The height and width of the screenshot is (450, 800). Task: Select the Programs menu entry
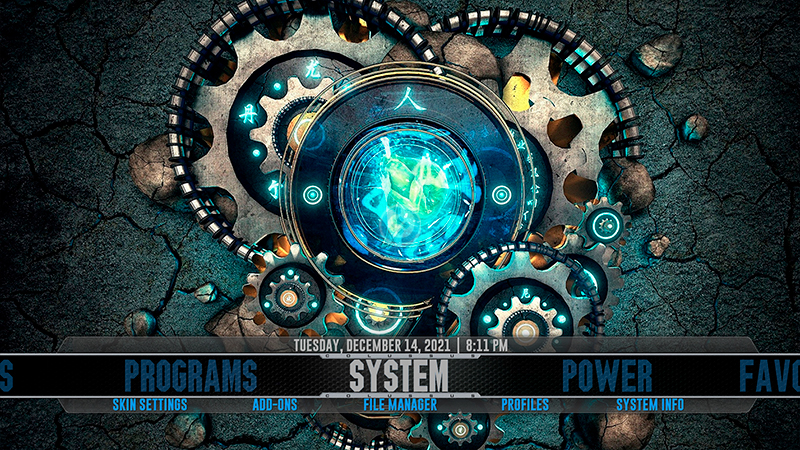[190, 375]
